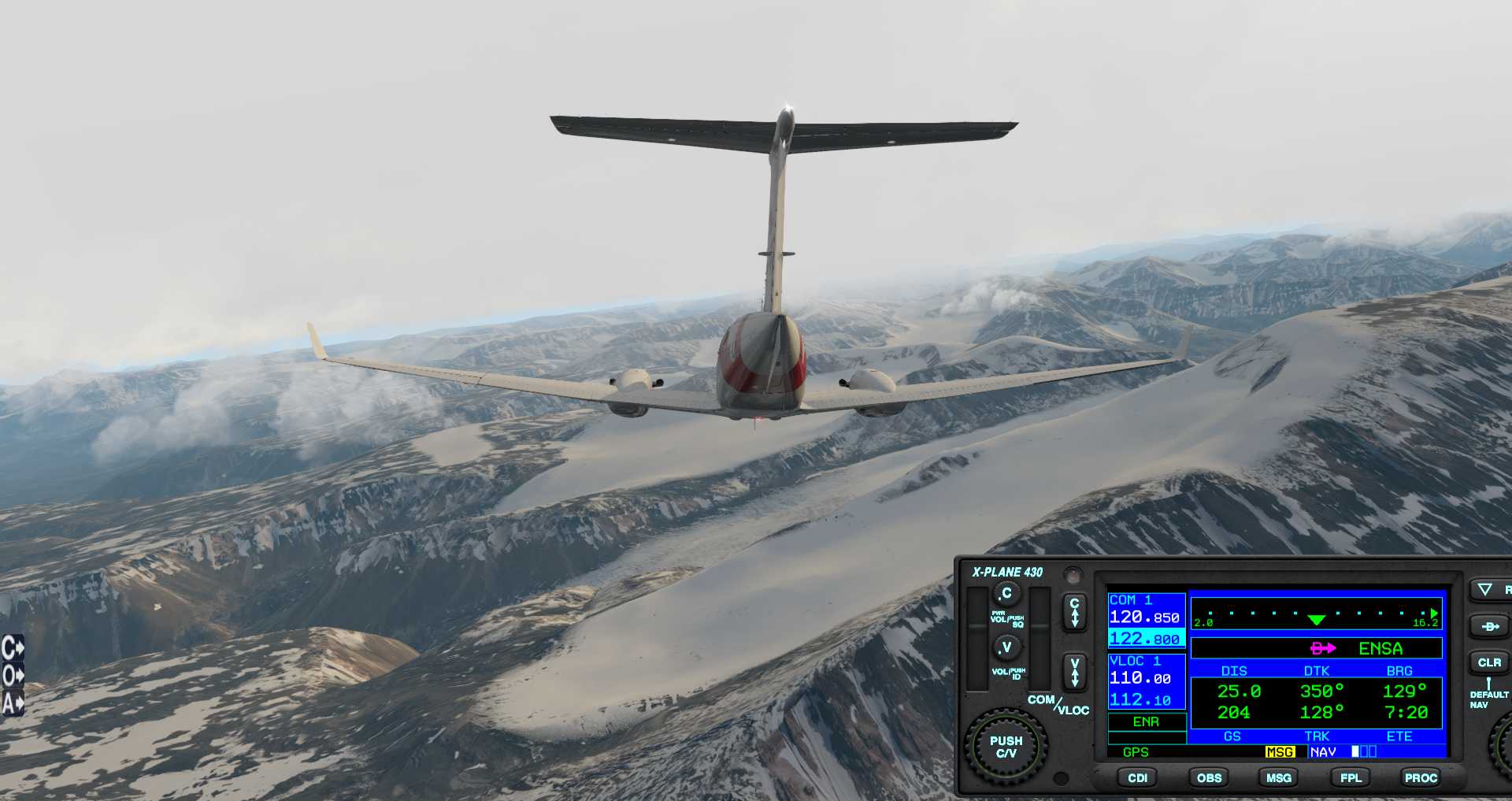1512x801 pixels.
Task: Click the PUSH C/V tuning knob
Action: coord(1006,747)
